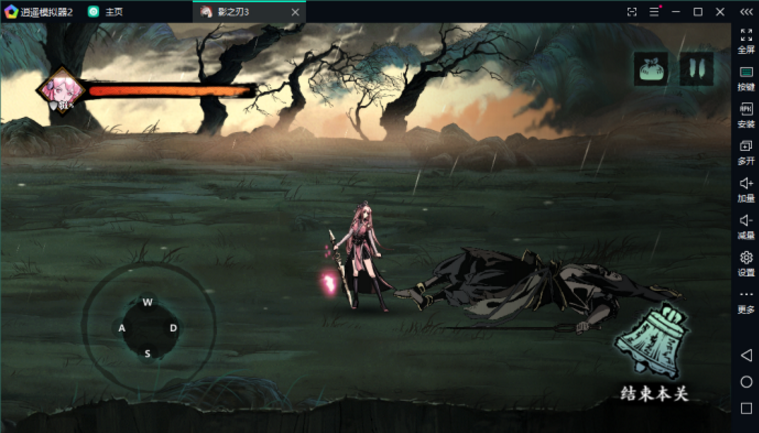This screenshot has width=759, height=433.
Task: Tap the W key on the movement pad
Action: (x=147, y=302)
